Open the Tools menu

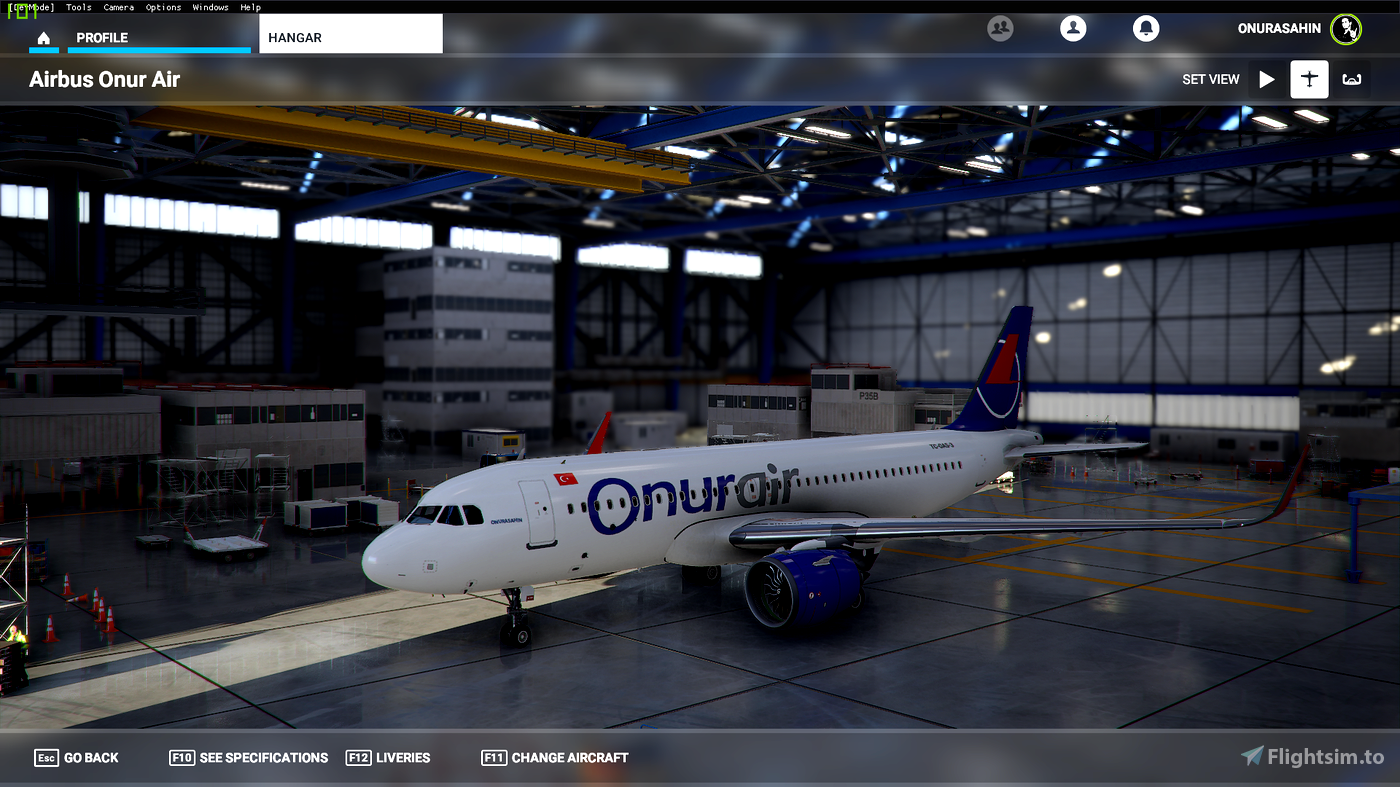tap(78, 7)
